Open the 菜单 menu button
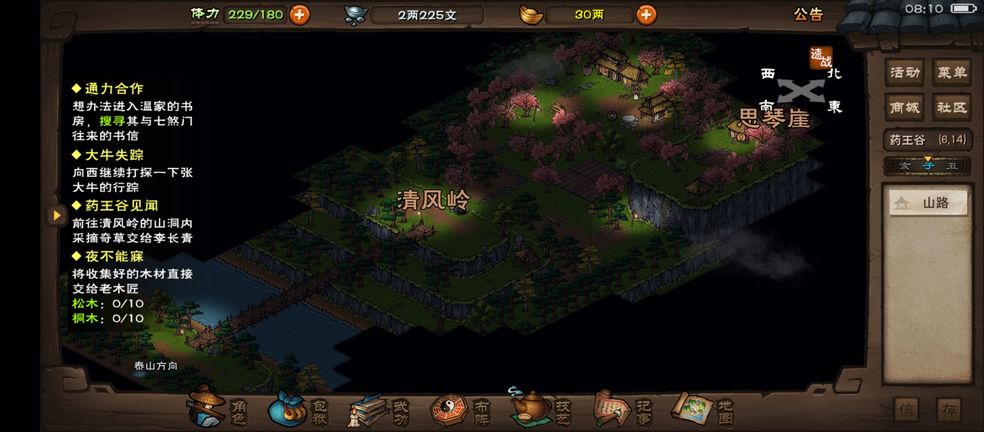This screenshot has width=984, height=432. [952, 72]
